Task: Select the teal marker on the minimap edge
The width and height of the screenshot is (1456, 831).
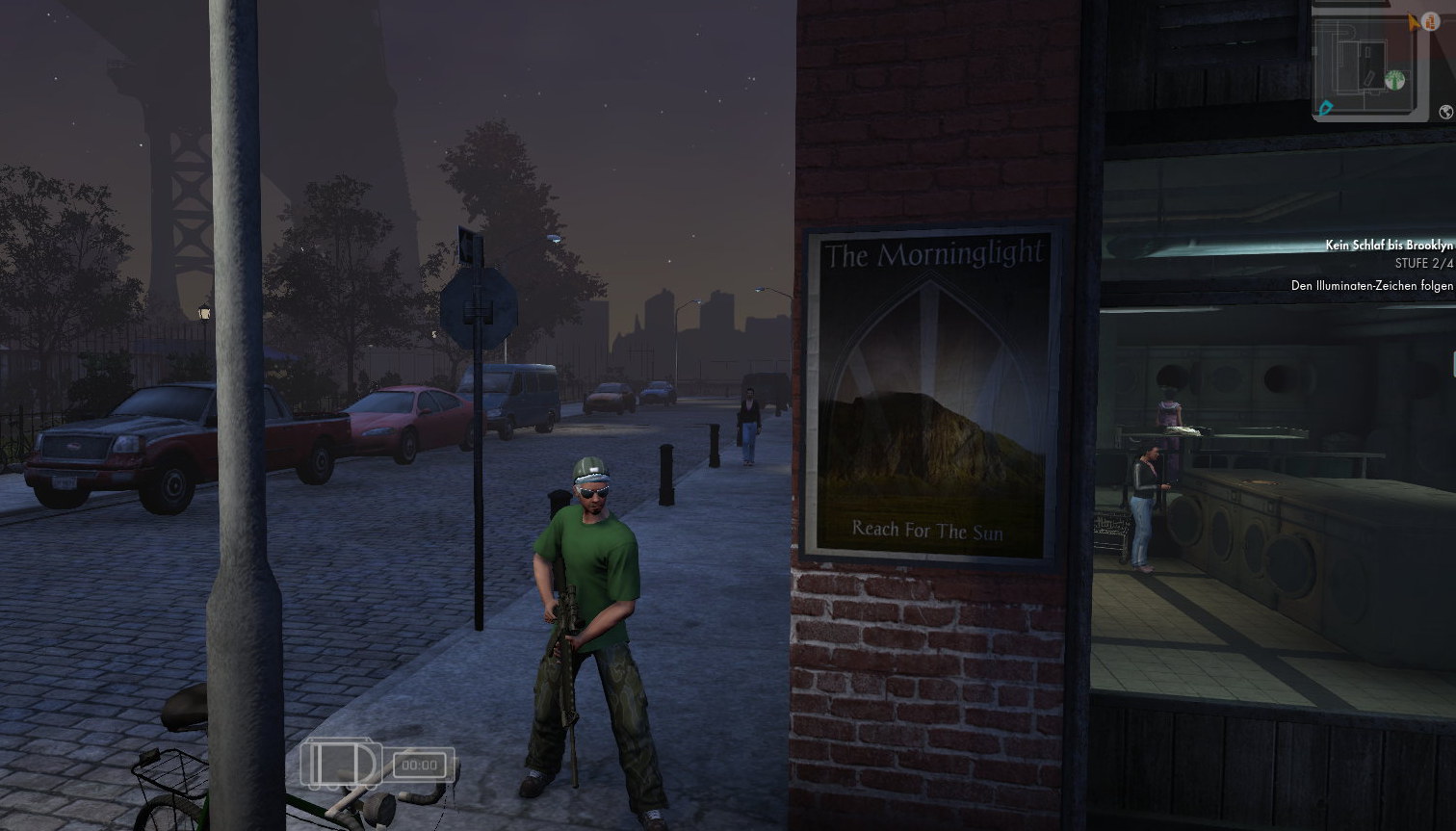Action: click(1326, 108)
